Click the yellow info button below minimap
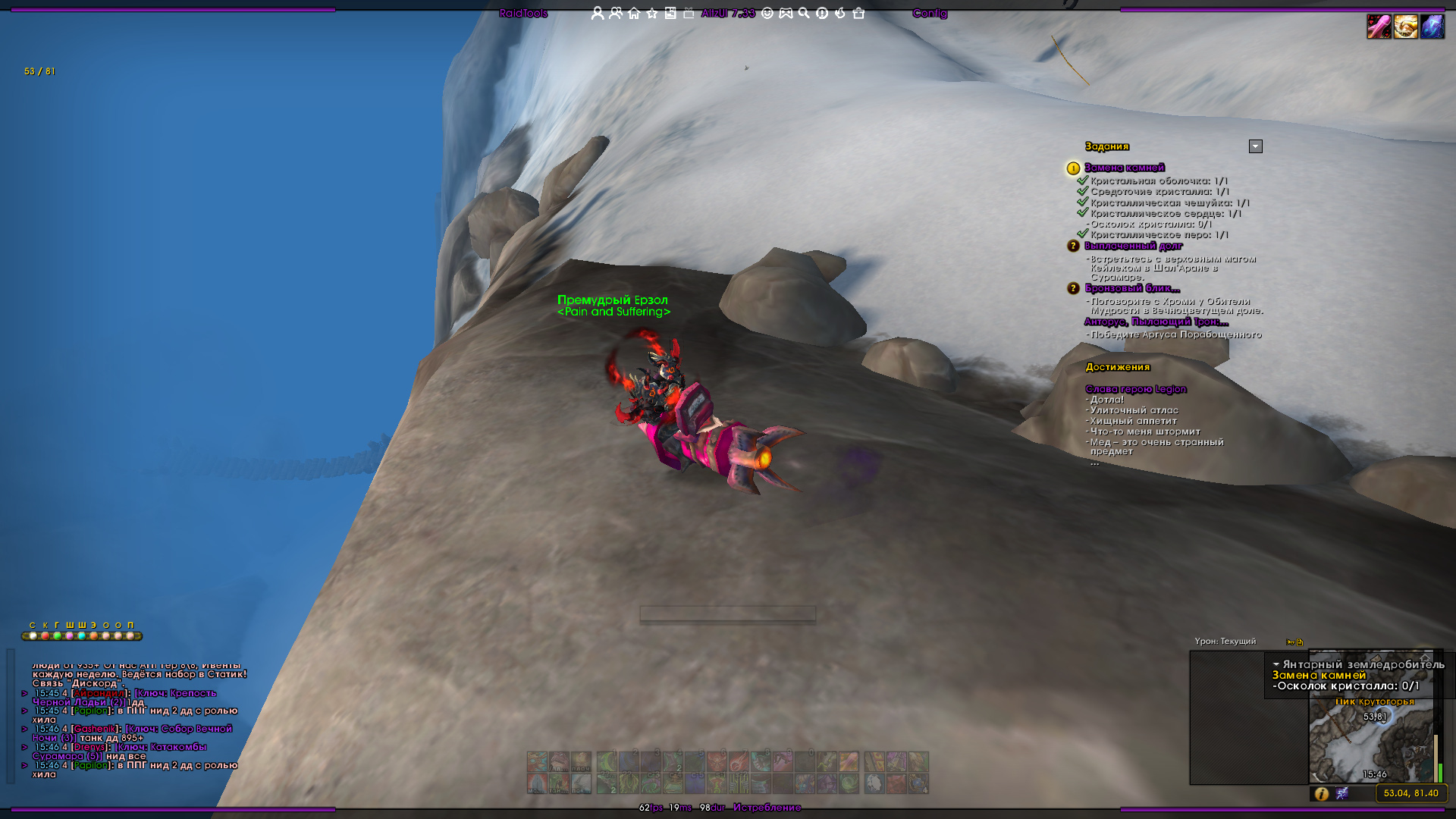Image resolution: width=1456 pixels, height=819 pixels. [1322, 793]
